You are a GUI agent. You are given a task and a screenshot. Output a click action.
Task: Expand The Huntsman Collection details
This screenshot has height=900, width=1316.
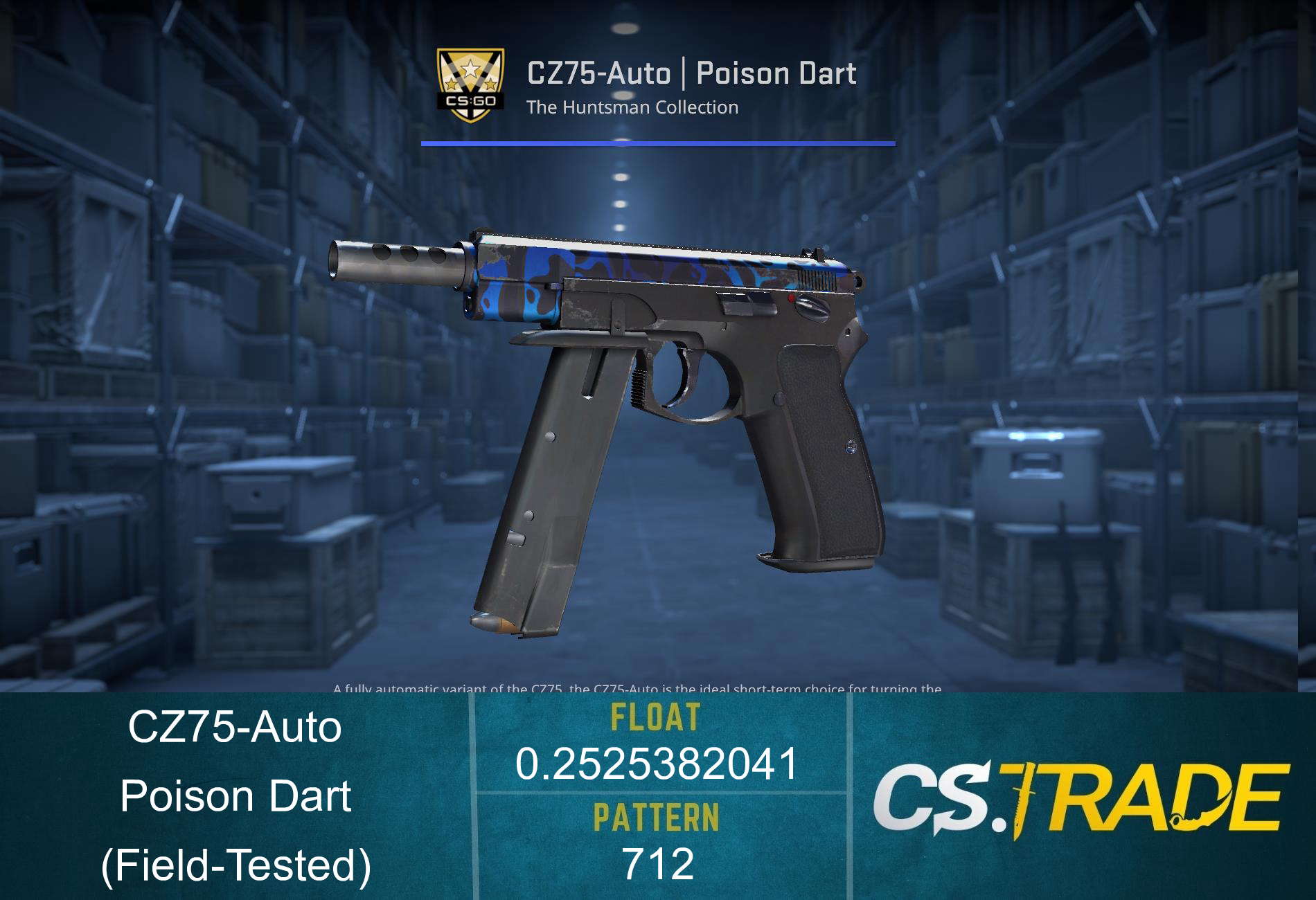click(x=632, y=107)
